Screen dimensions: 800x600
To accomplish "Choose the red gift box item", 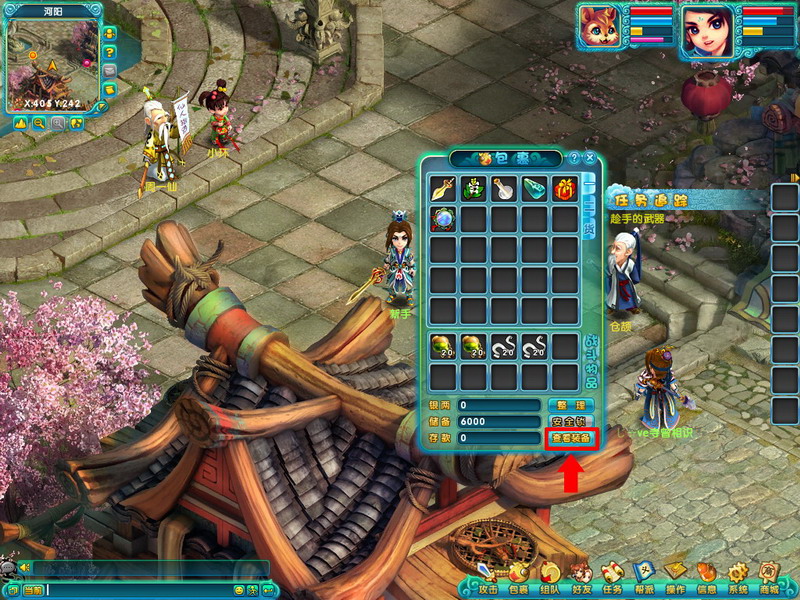I will [x=565, y=188].
